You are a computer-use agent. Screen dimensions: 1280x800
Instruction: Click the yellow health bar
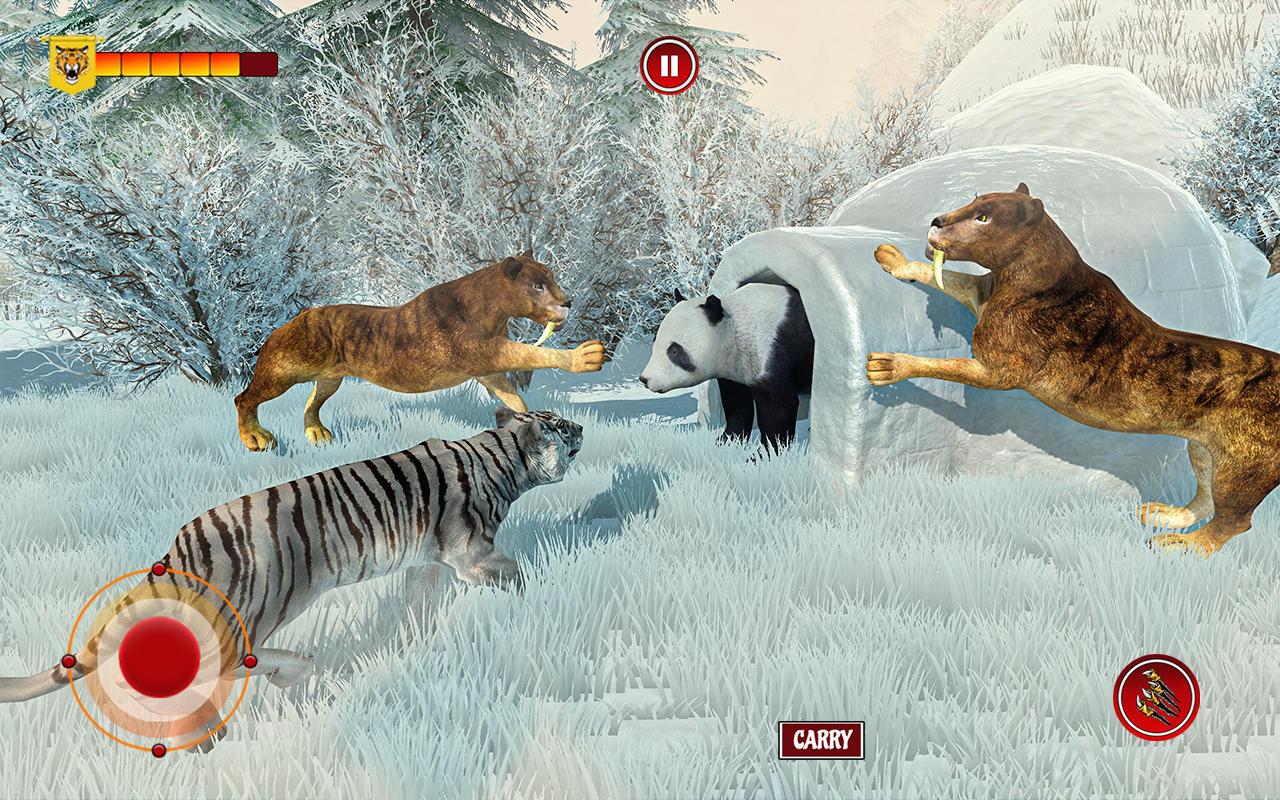click(x=165, y=62)
